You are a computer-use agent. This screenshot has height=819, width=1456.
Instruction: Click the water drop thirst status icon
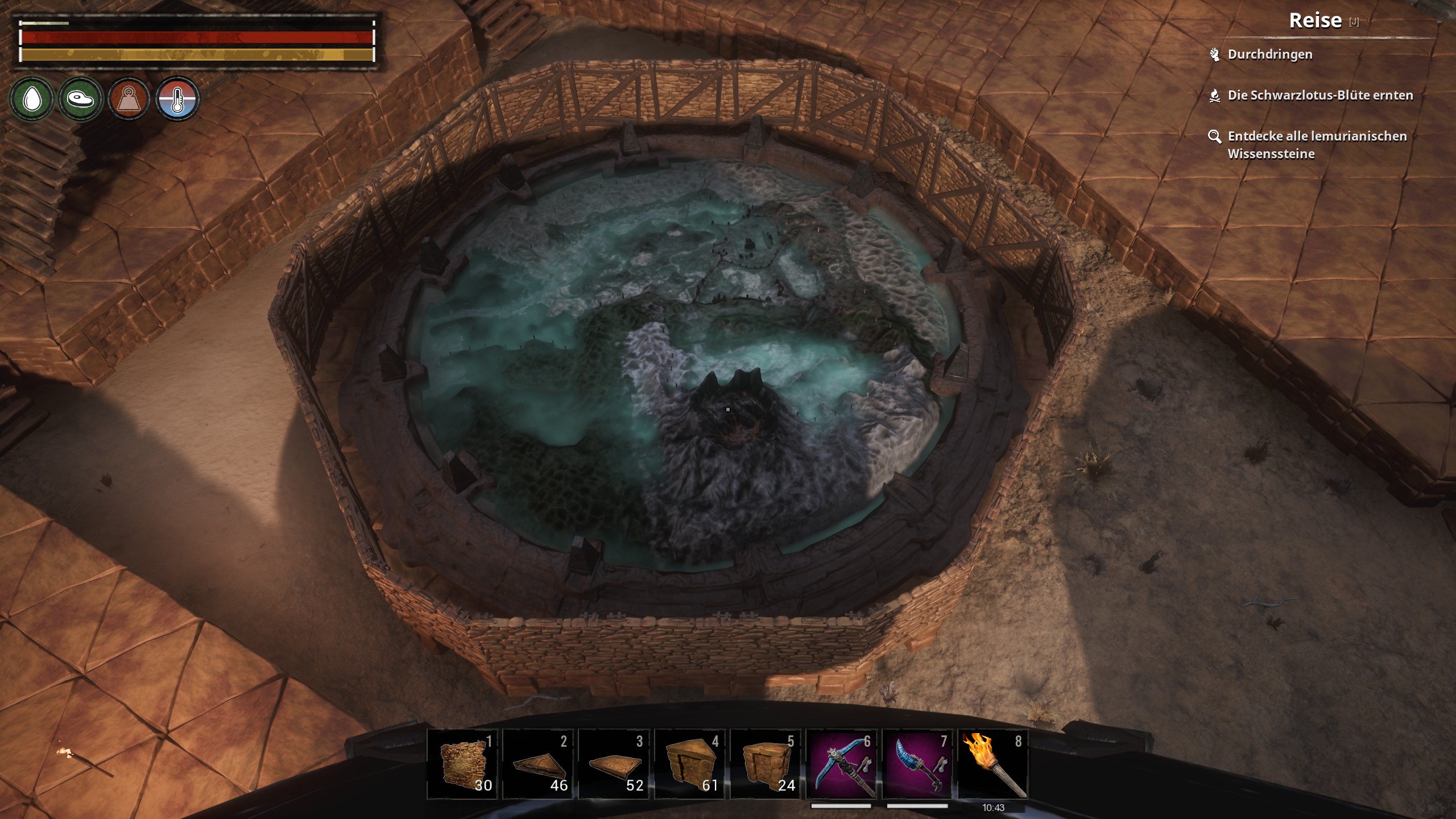(x=32, y=100)
